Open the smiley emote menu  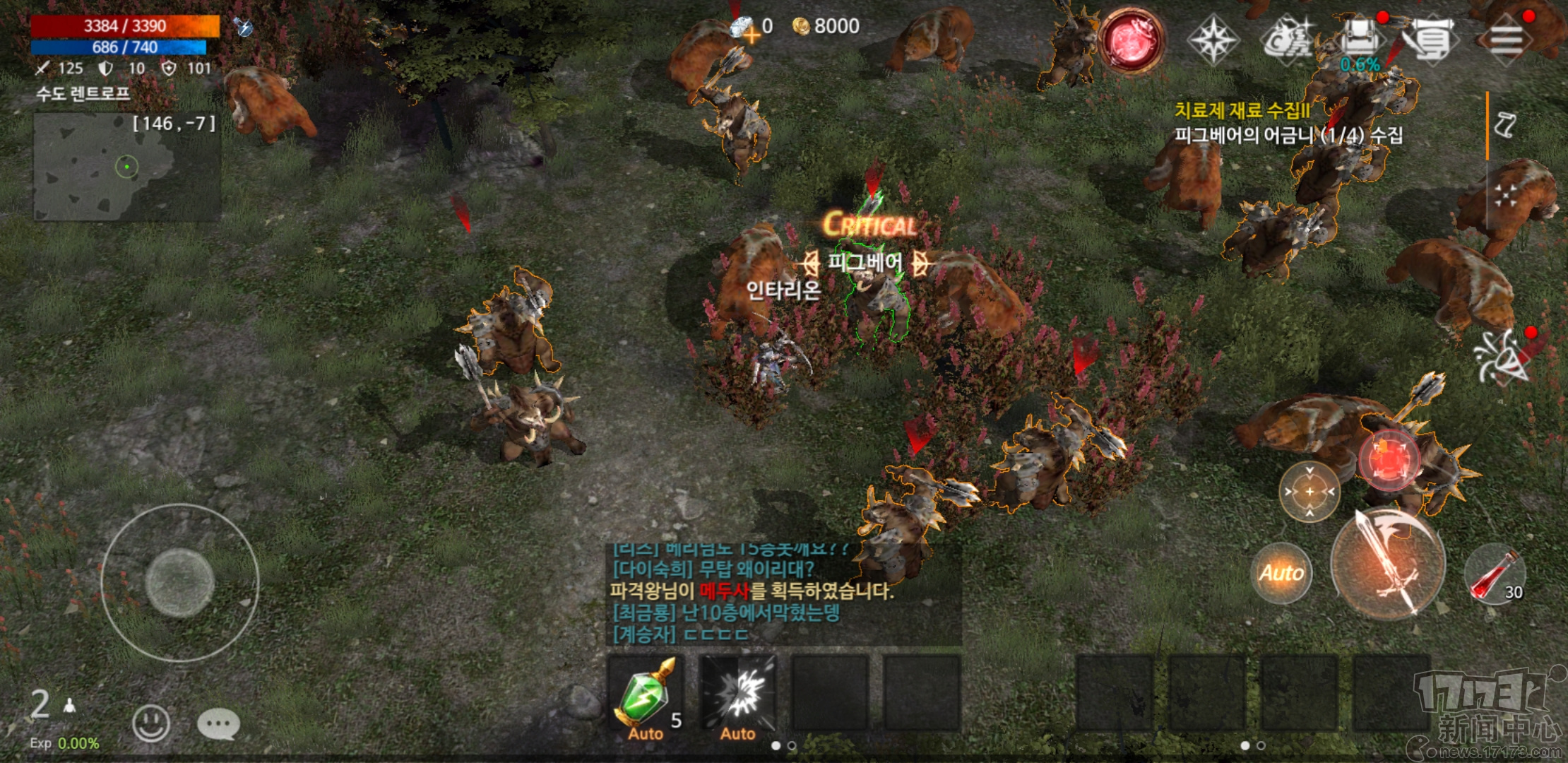[x=151, y=723]
